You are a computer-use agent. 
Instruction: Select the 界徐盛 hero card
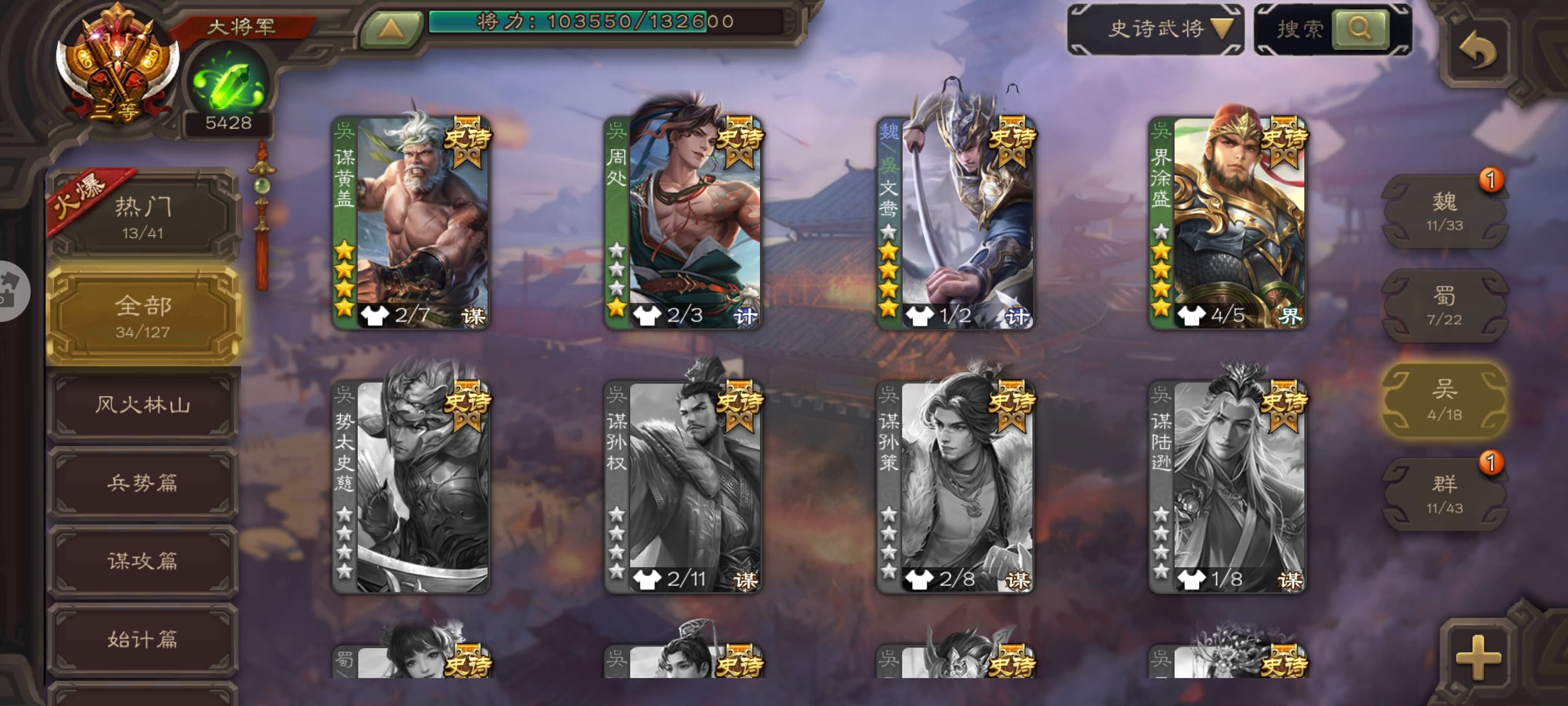tap(1226, 222)
